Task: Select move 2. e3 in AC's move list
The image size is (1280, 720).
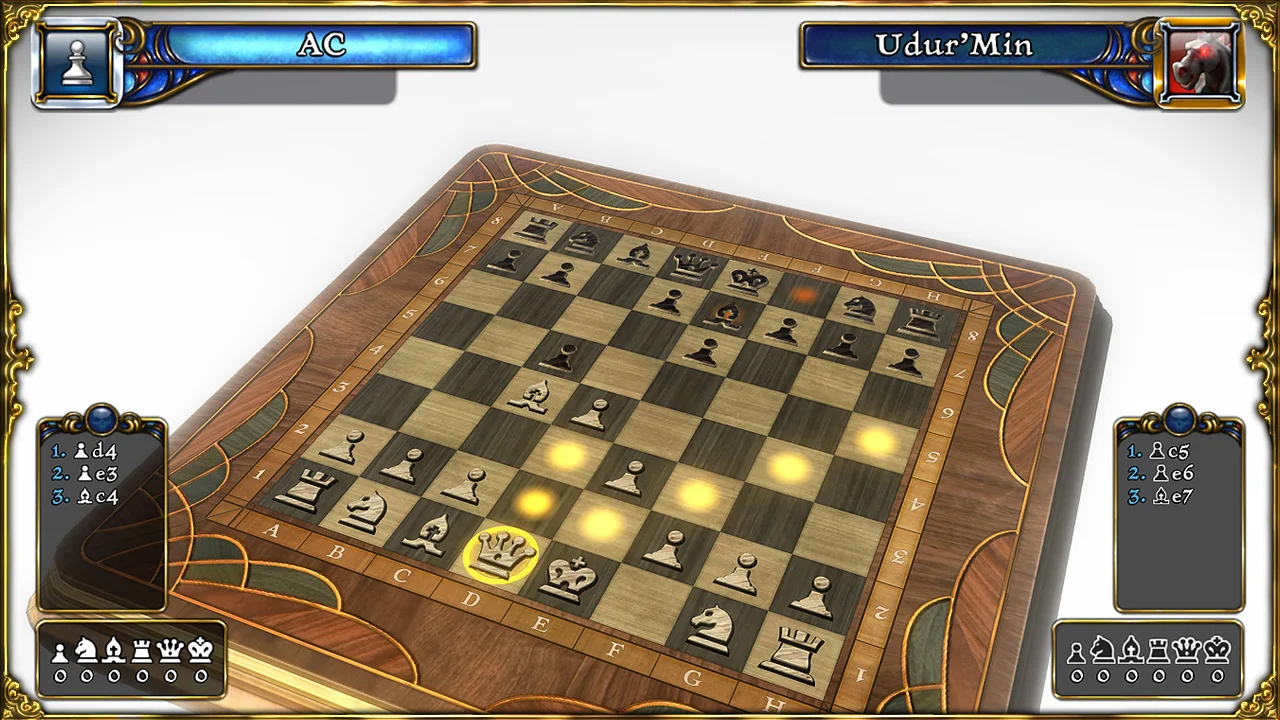Action: pos(97,474)
